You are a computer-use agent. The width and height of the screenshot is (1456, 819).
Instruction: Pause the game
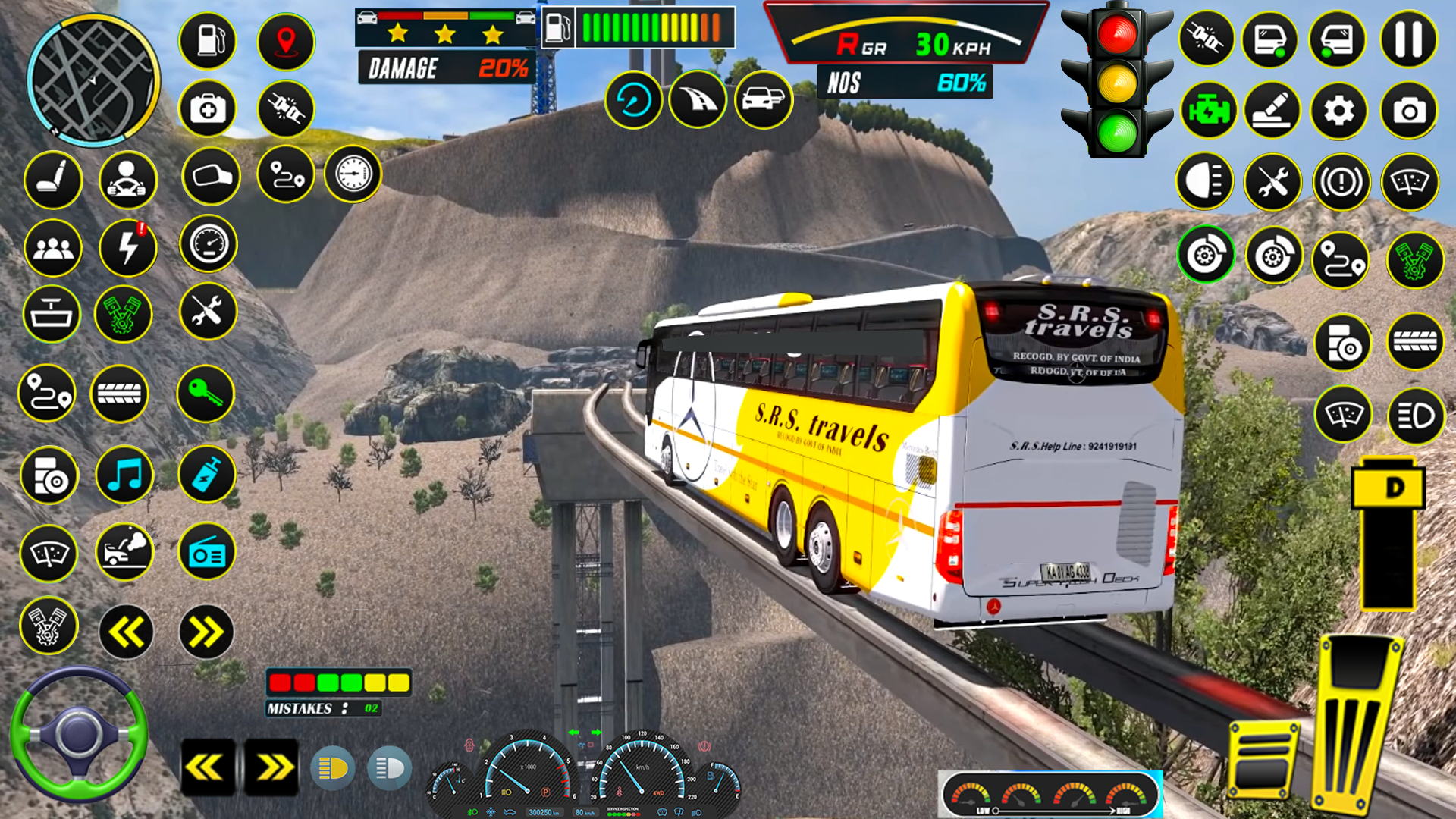tap(1408, 39)
